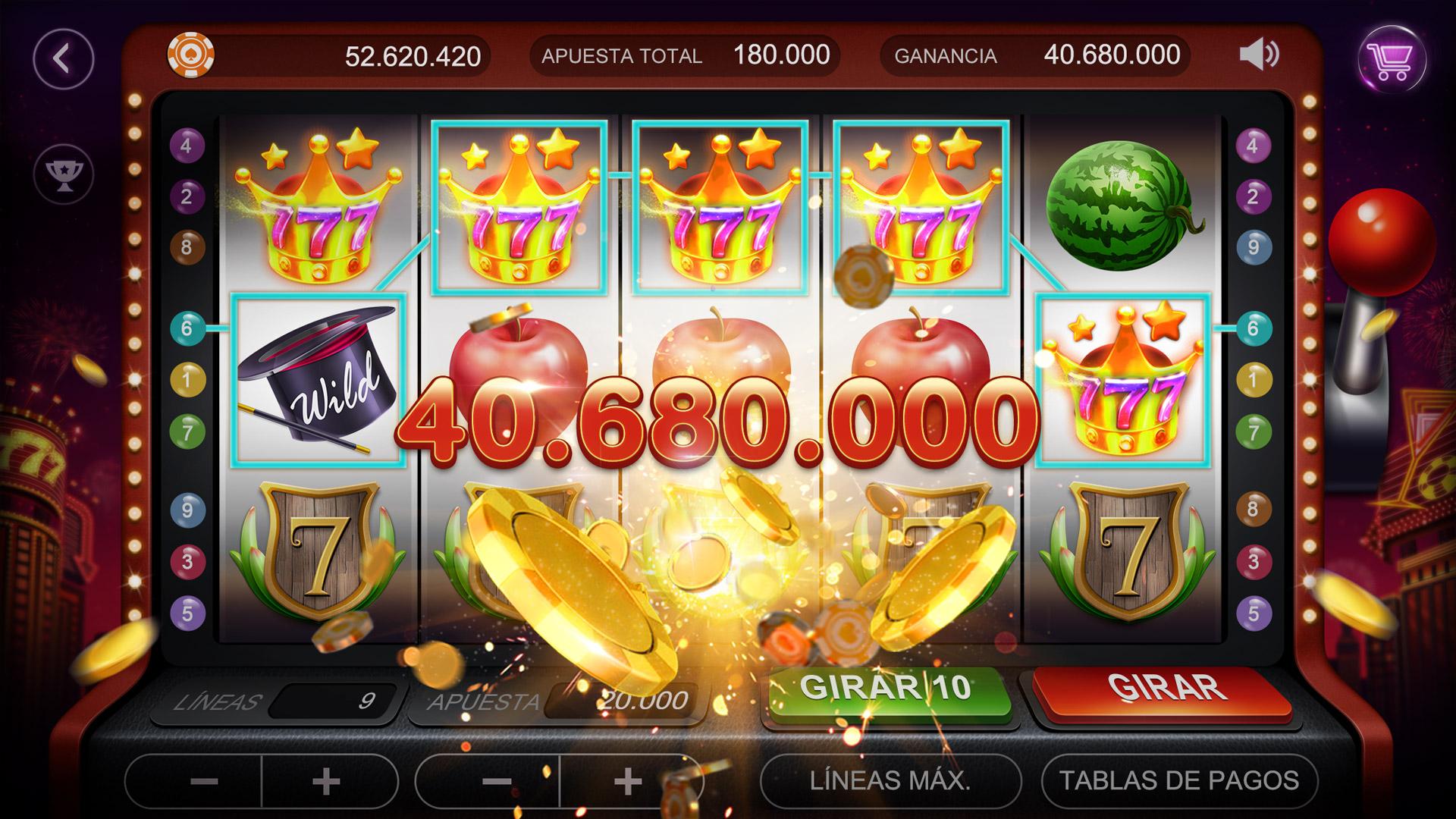The height and width of the screenshot is (819, 1456).
Task: Mute the game sound with the speaker toggle
Action: [1255, 55]
